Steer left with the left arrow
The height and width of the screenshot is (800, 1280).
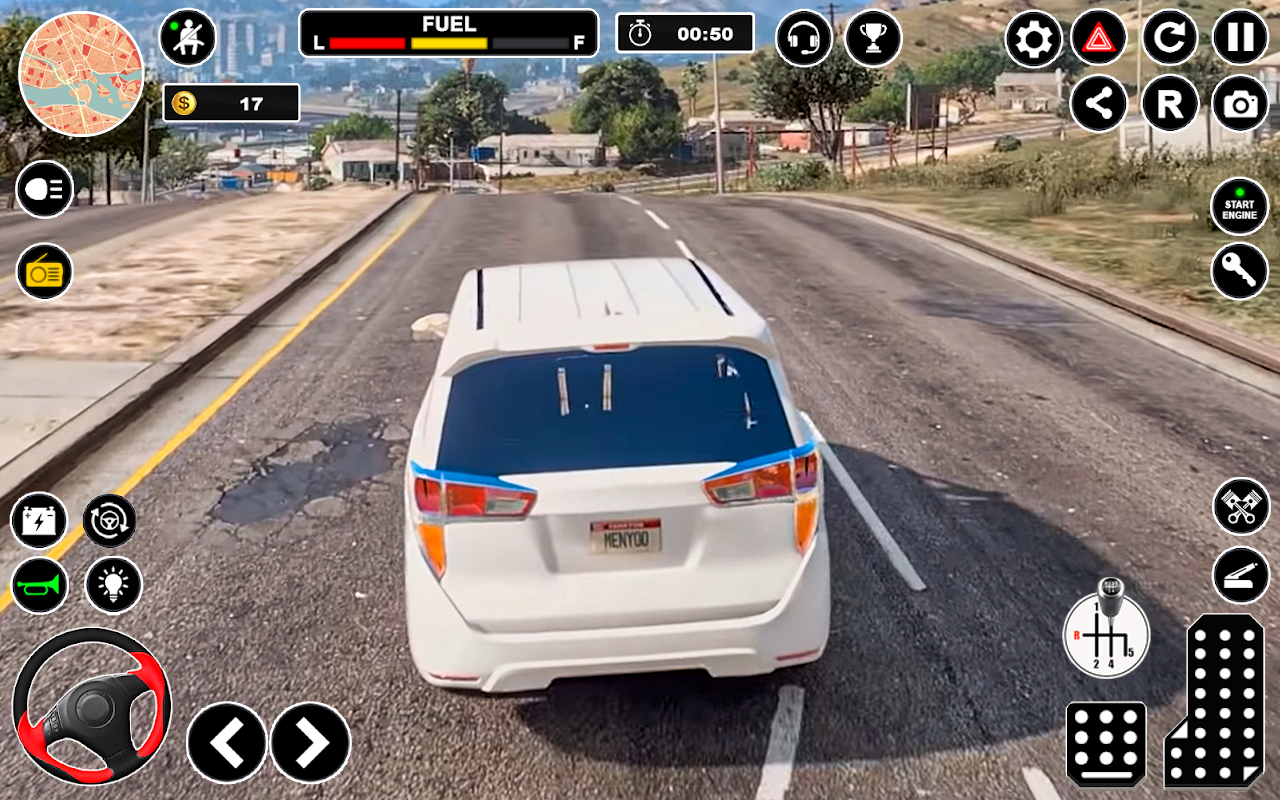click(227, 742)
